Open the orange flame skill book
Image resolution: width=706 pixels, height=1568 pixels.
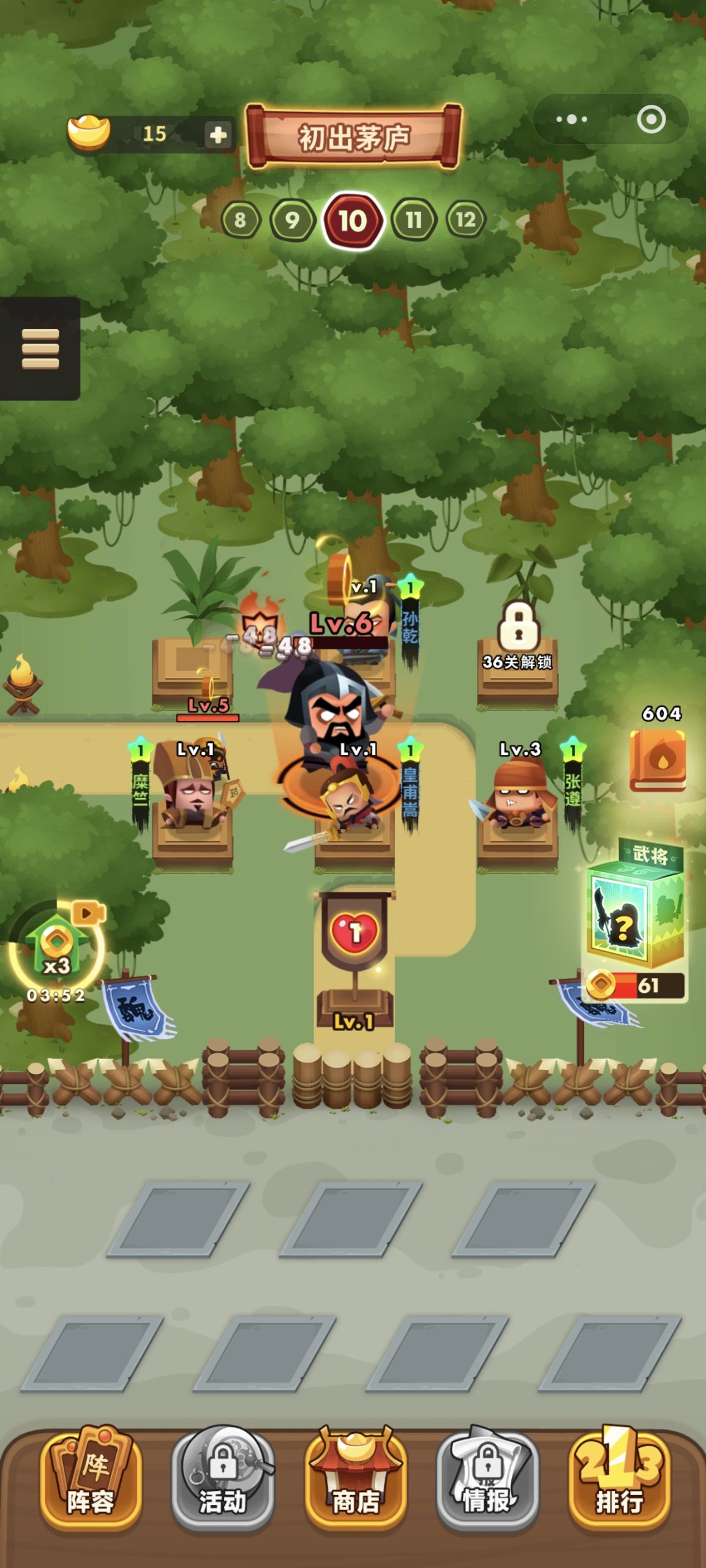(x=658, y=759)
